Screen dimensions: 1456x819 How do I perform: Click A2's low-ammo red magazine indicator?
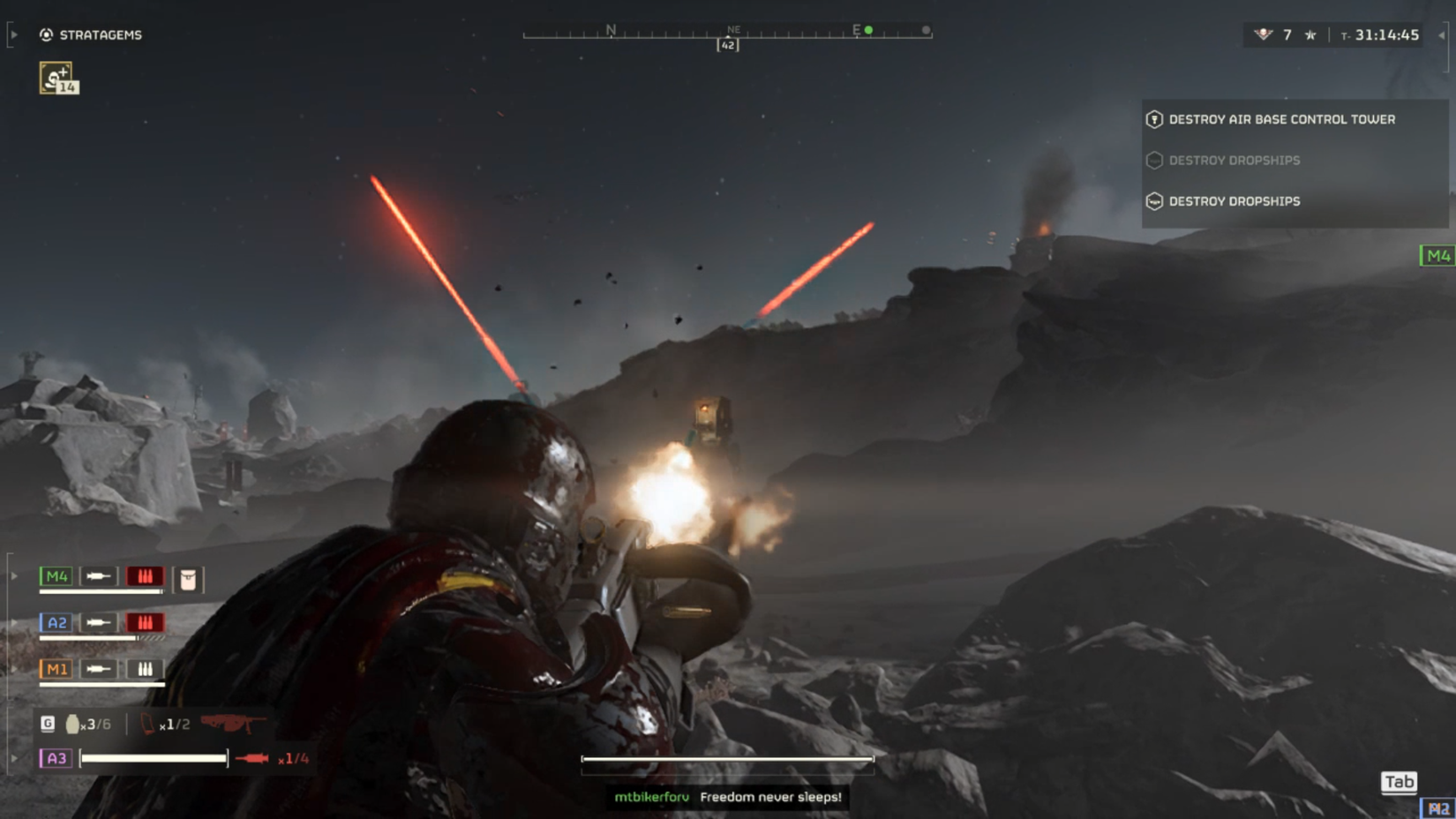146,622
